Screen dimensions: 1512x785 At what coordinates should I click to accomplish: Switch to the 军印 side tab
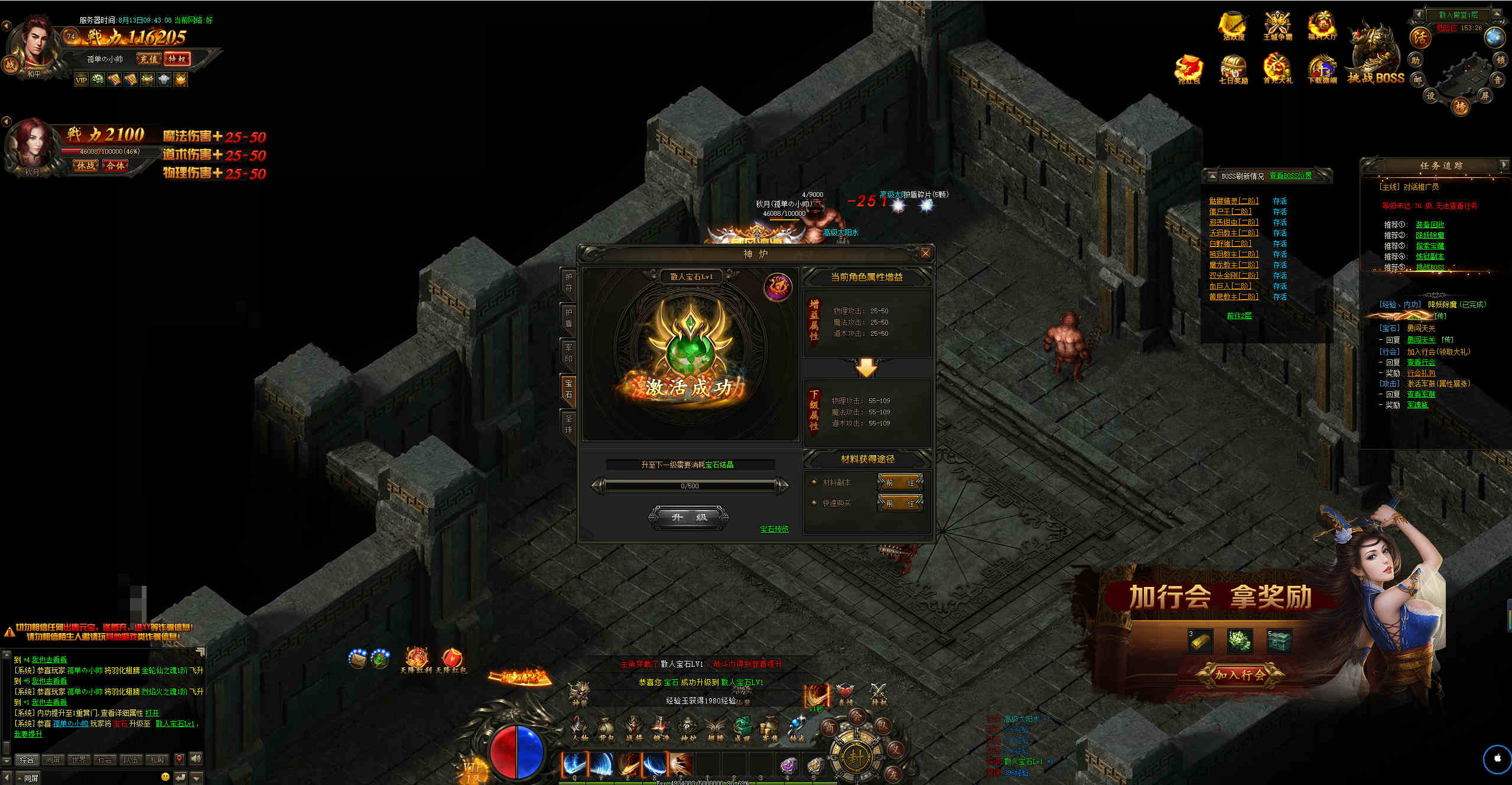(568, 353)
